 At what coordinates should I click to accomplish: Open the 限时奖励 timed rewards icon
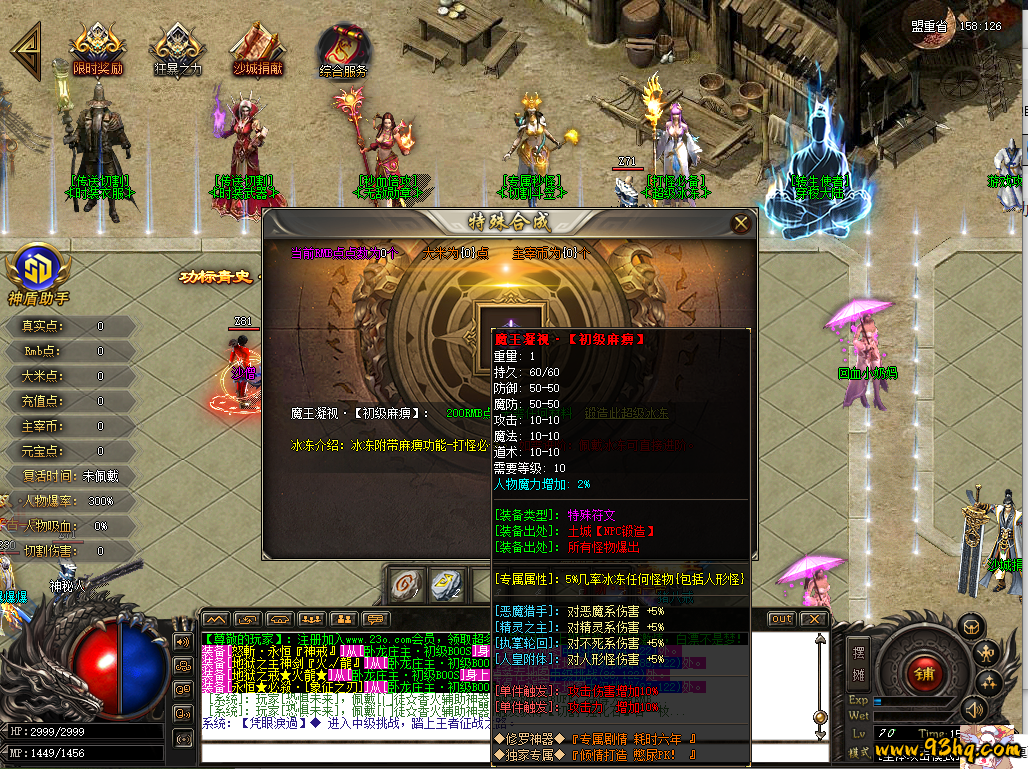point(97,49)
